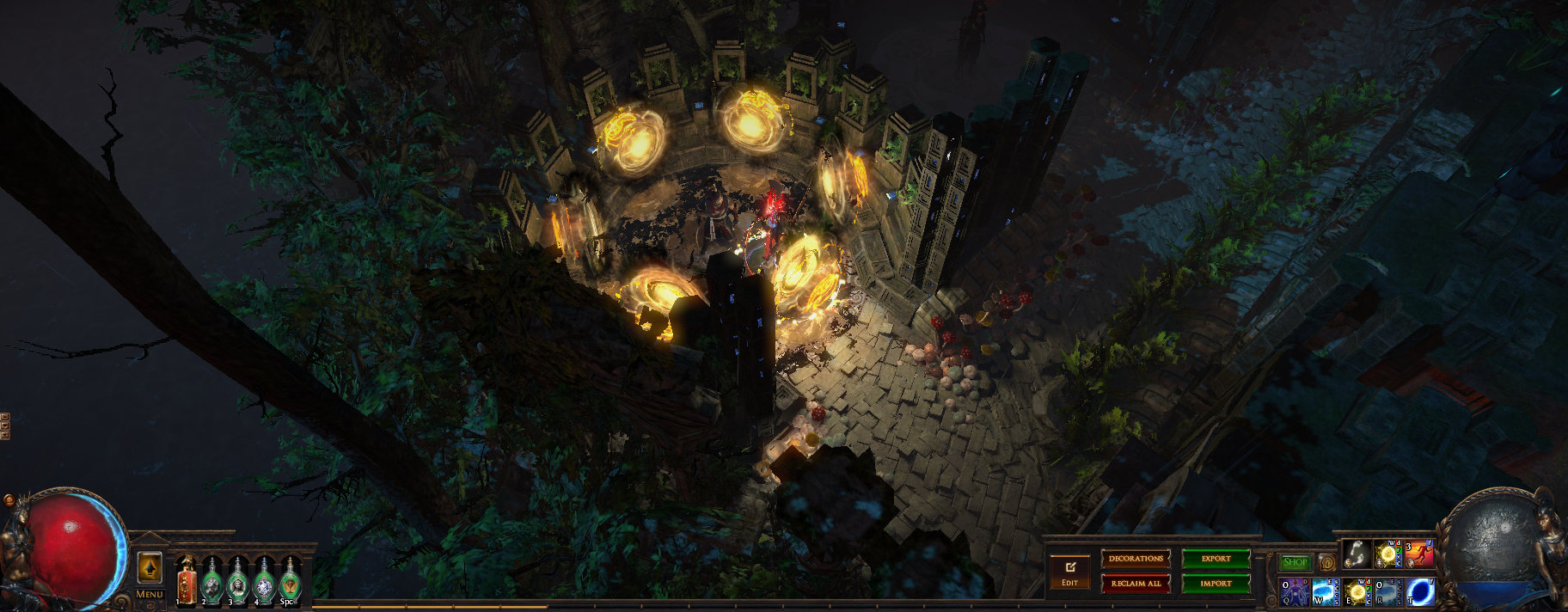Use the red life flask in slot 1

[187, 582]
